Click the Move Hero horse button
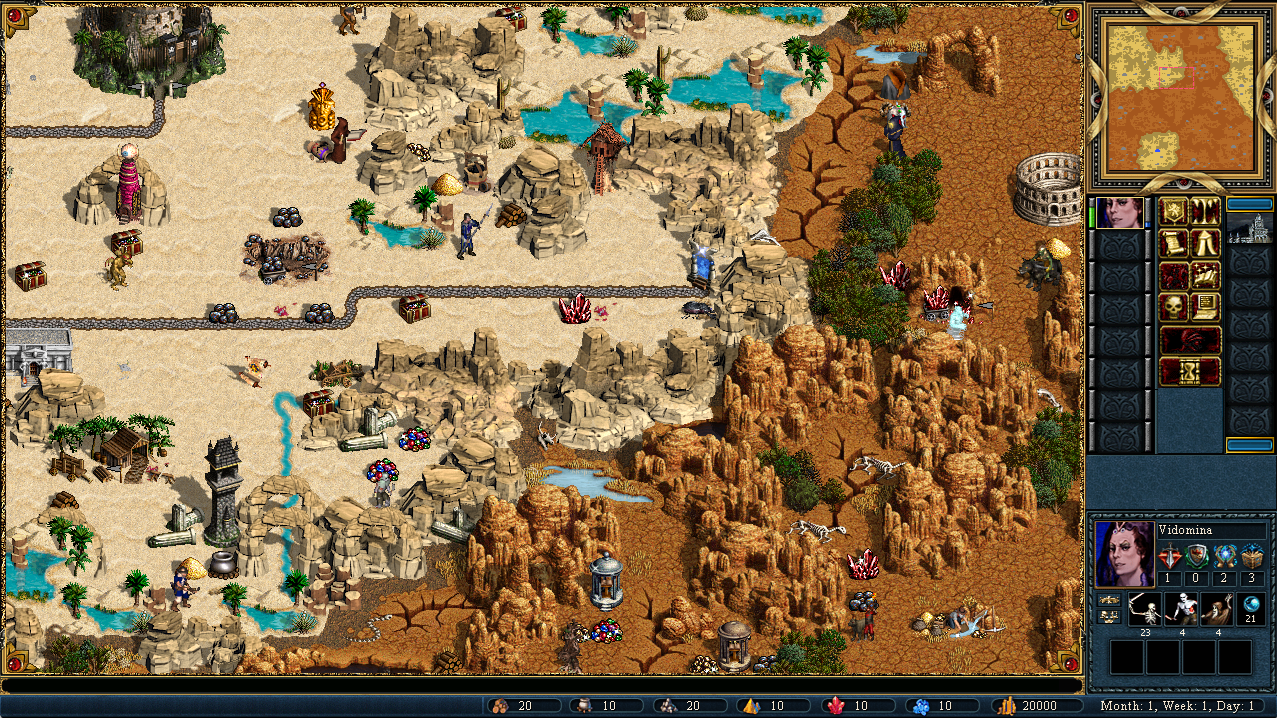 point(1174,275)
